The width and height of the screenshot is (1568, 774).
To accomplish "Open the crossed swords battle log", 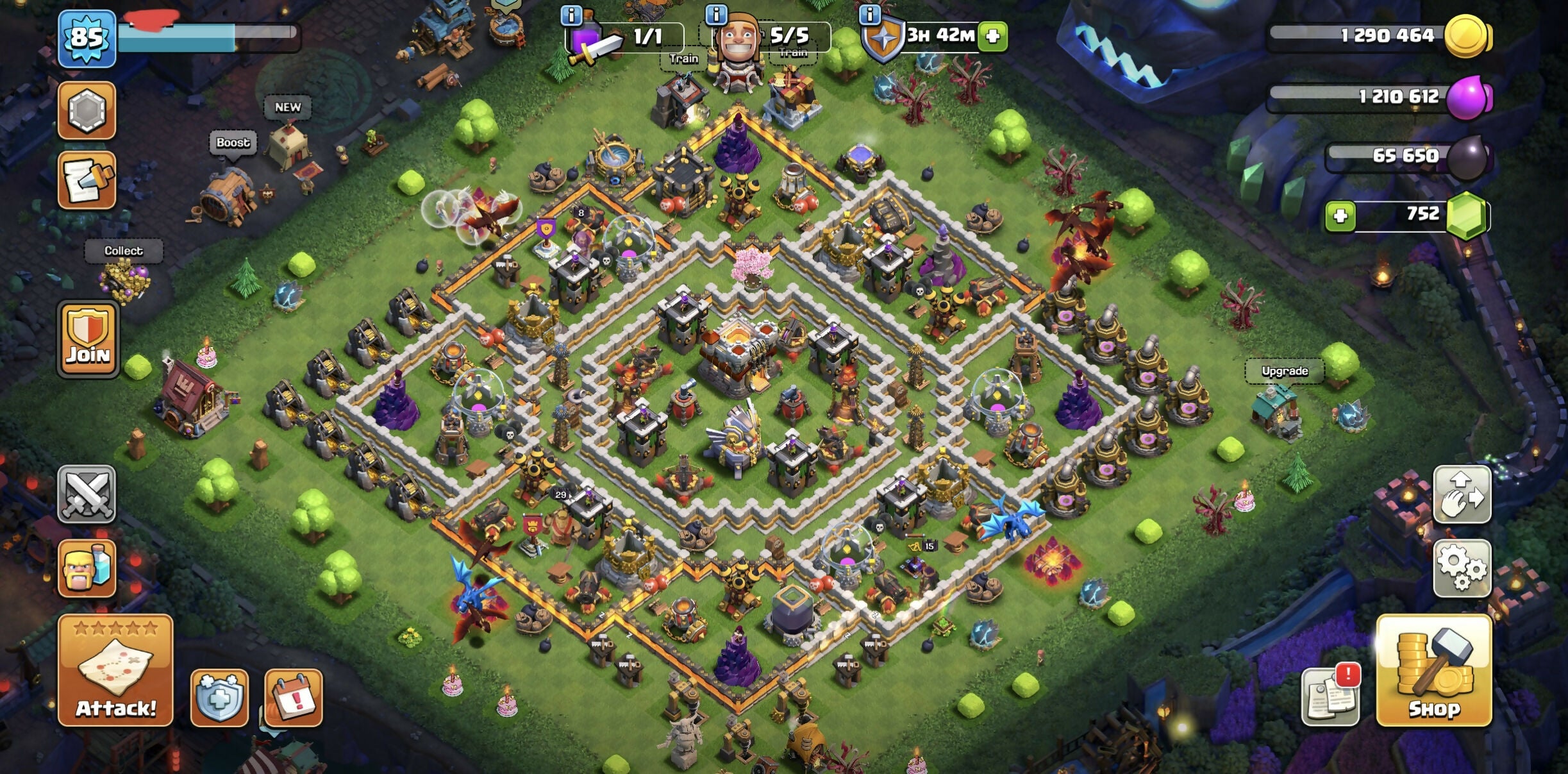I will [87, 494].
